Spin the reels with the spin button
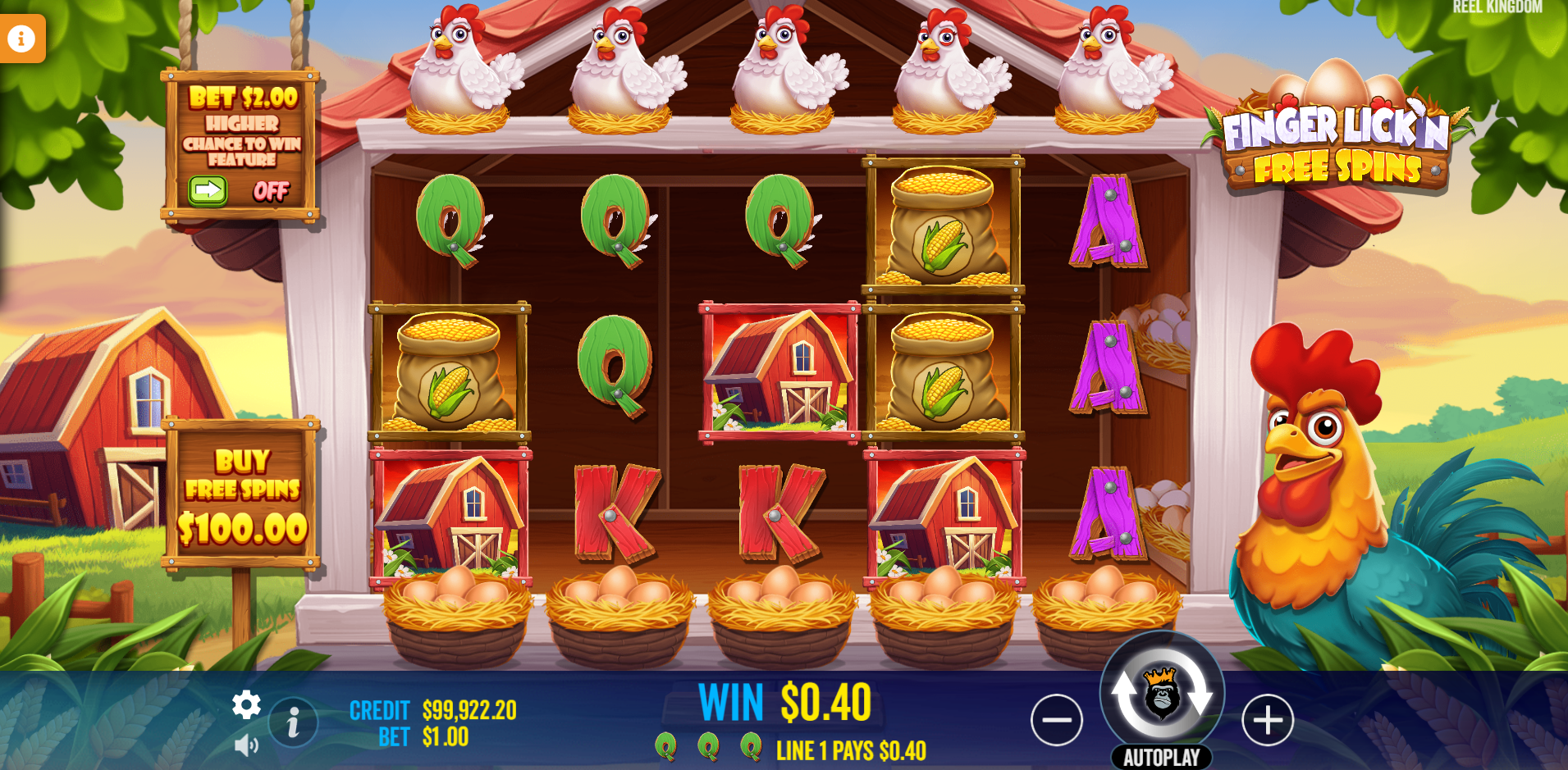 [1161, 691]
